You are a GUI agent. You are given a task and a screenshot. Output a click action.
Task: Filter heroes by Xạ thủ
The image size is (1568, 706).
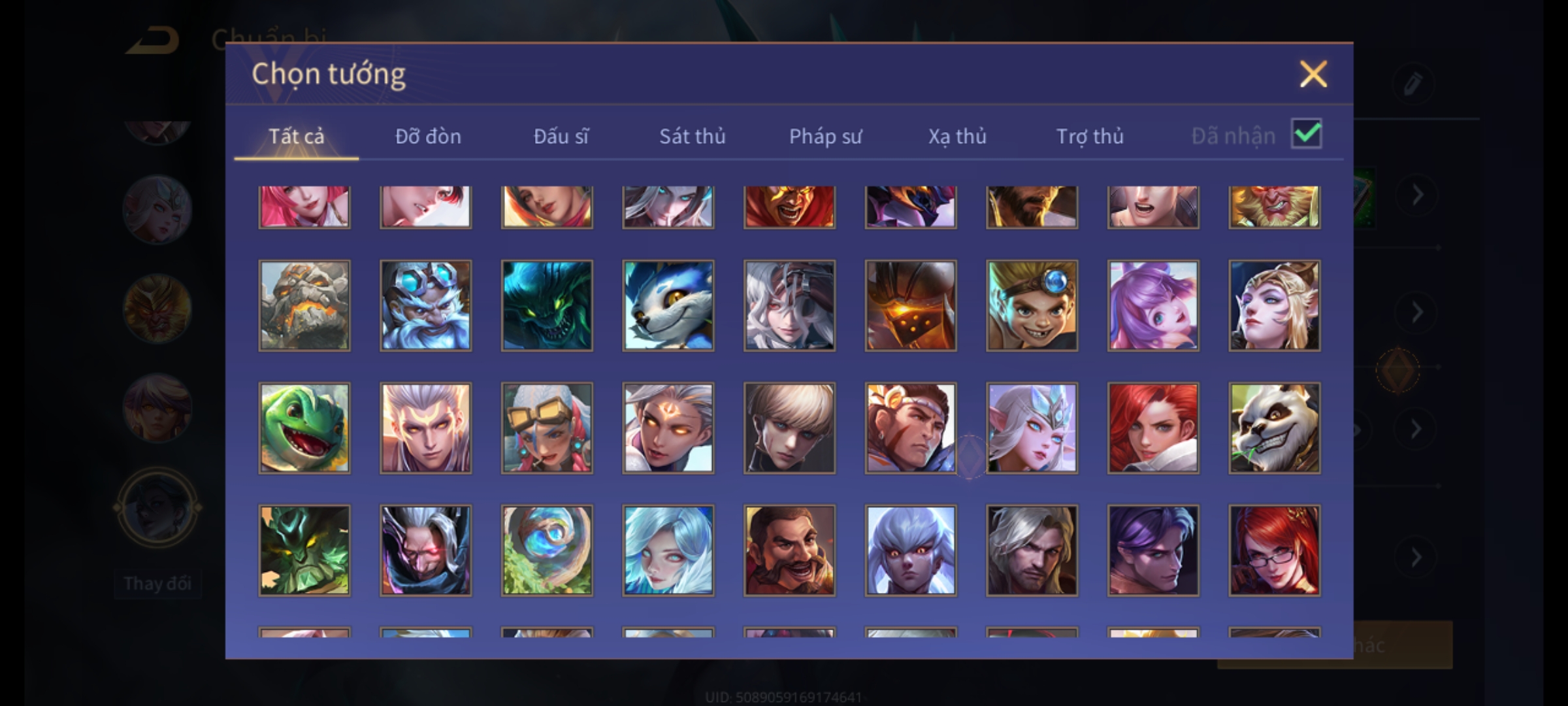pyautogui.click(x=957, y=136)
